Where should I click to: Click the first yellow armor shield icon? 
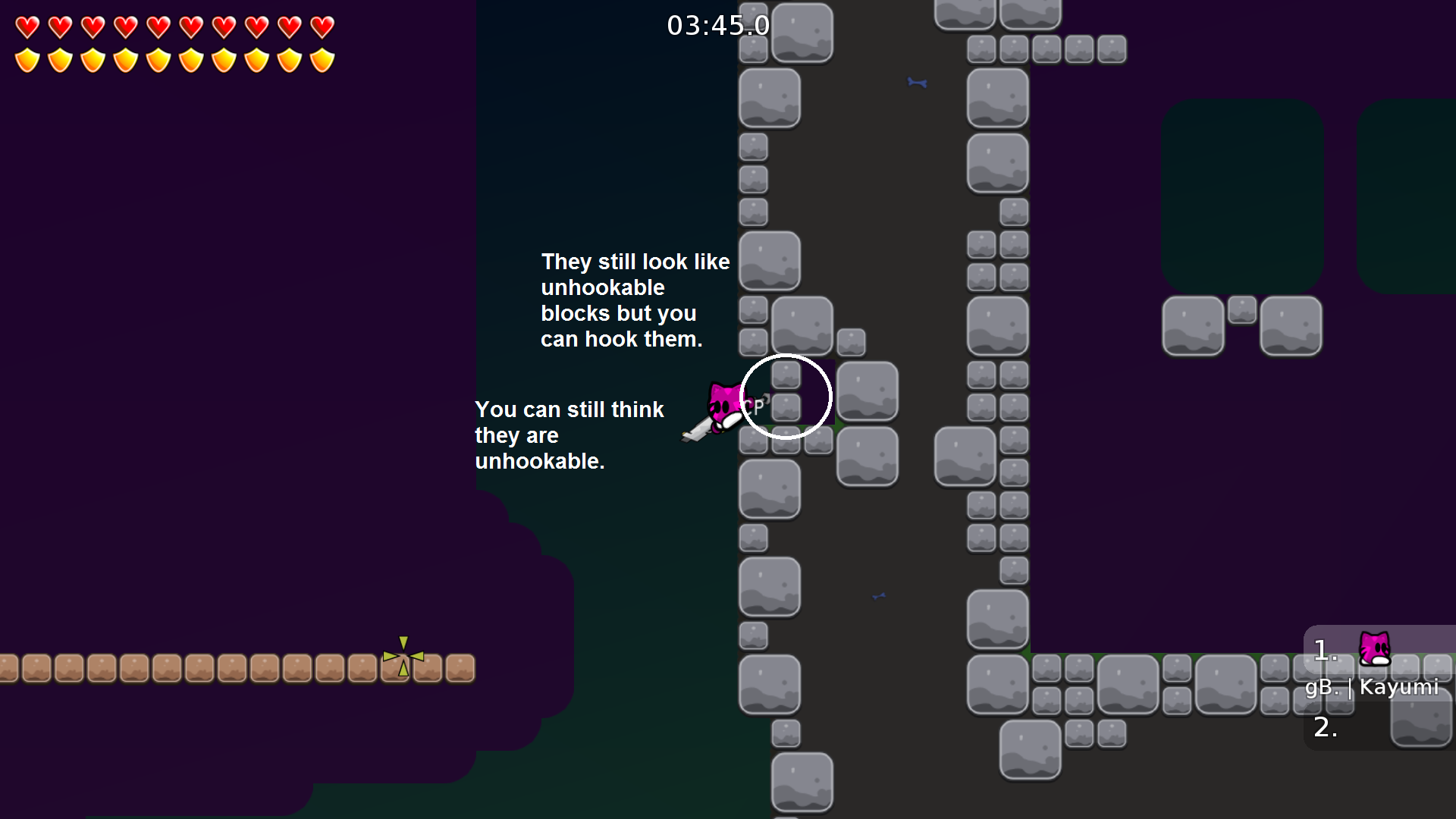tap(26, 58)
